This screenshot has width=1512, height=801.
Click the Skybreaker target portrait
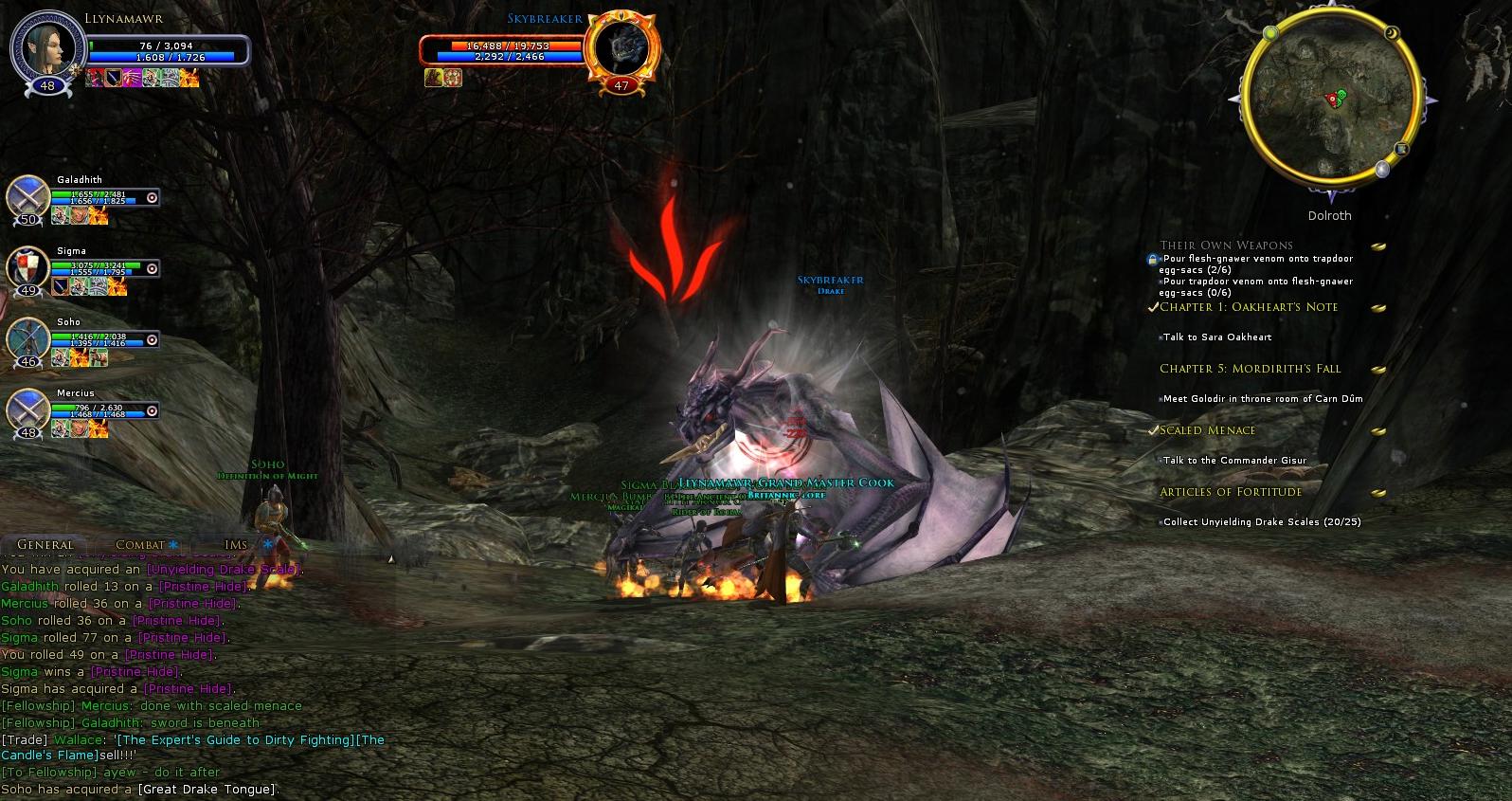click(x=621, y=46)
